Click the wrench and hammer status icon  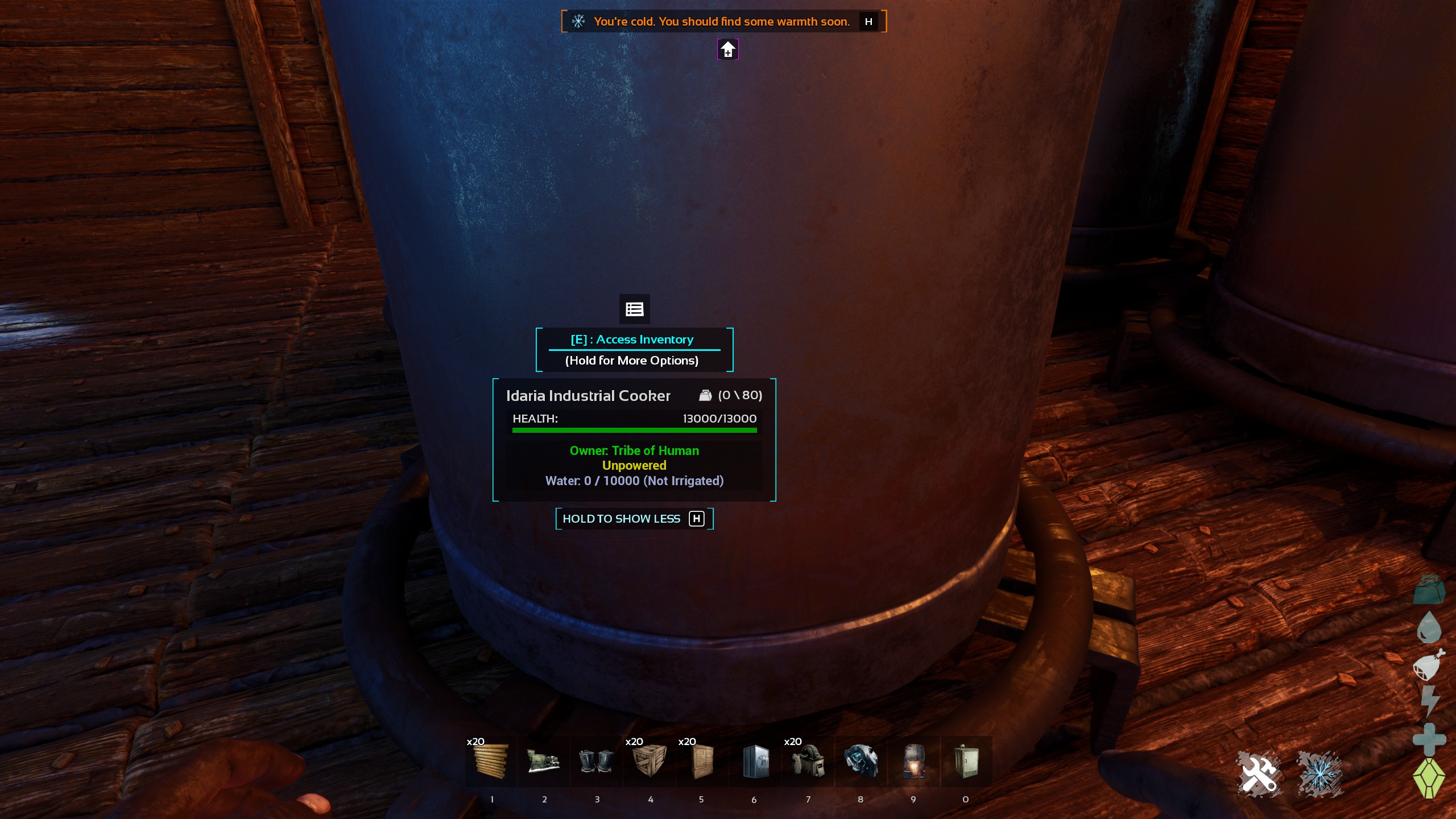coord(1260,773)
